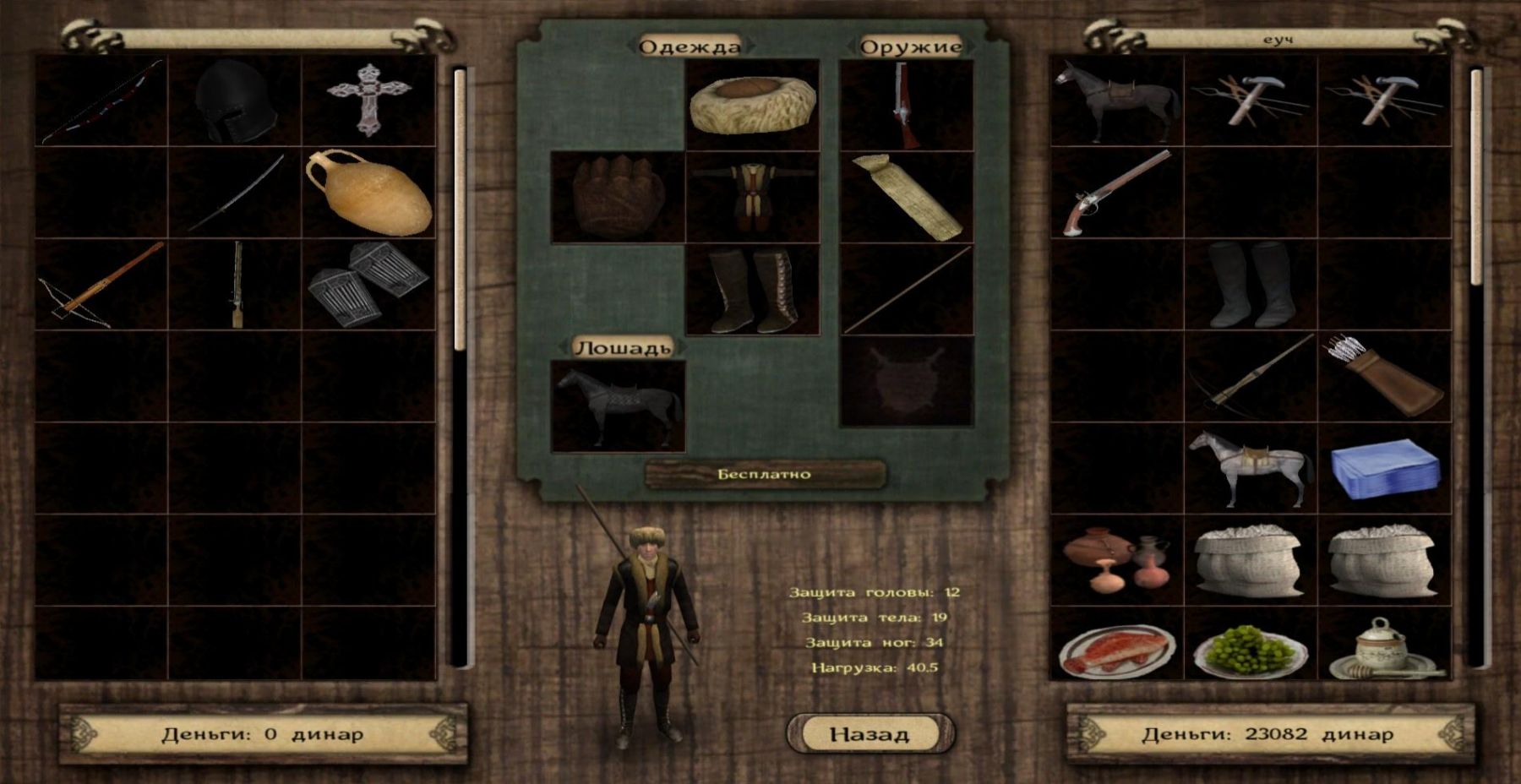Screen dimensions: 1521x784
Task: Click the equipped coat body armor slot
Action: tap(752, 197)
